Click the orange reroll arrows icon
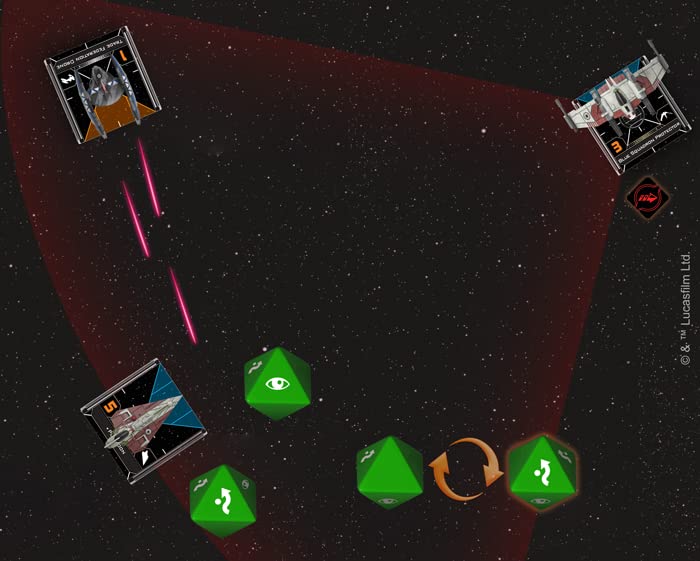The image size is (700, 561). point(465,471)
